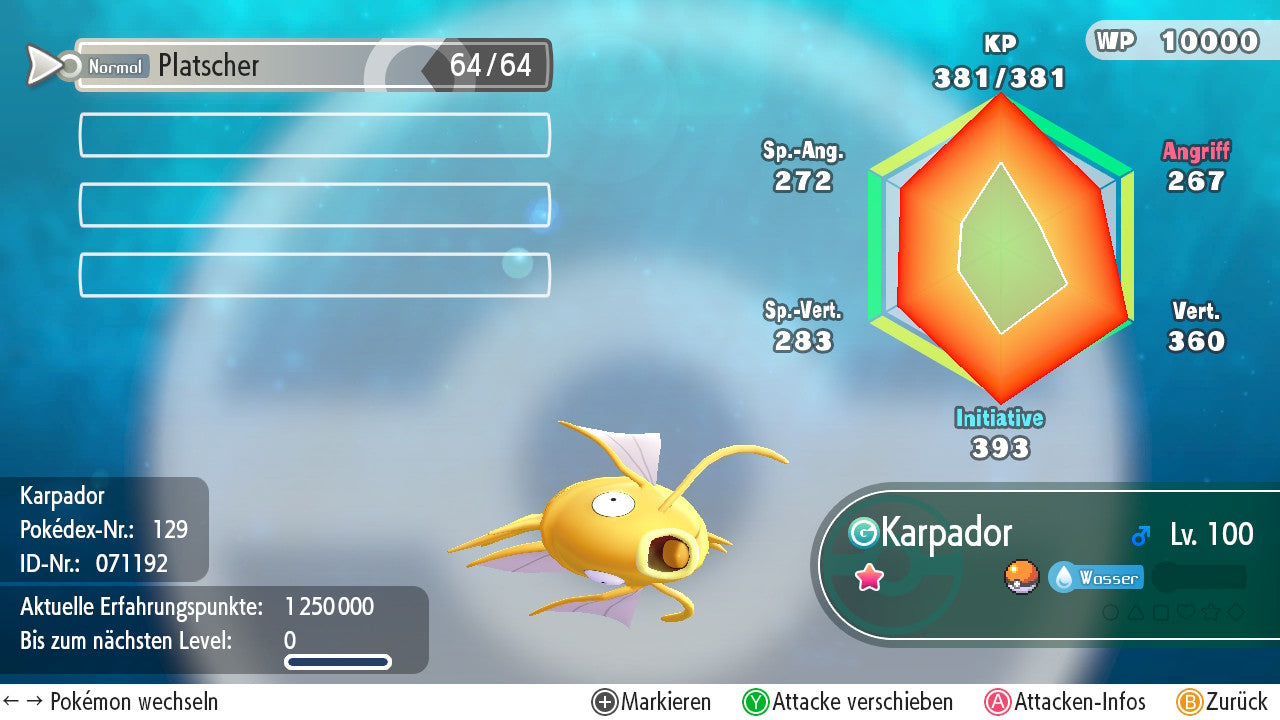Click the Poké Ball icon beside the type

(1022, 577)
